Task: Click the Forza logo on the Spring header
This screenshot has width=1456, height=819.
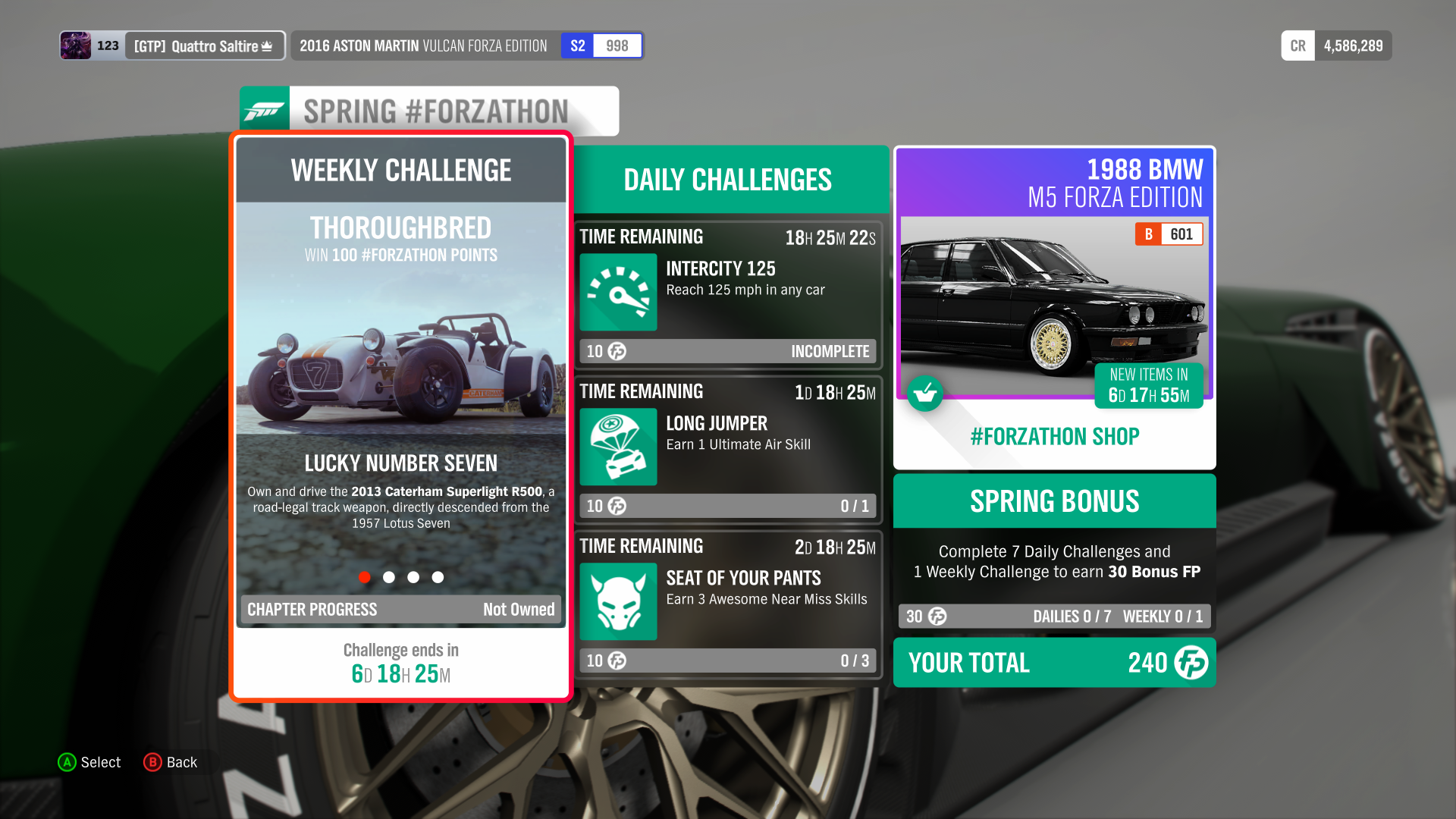Action: coord(264,110)
